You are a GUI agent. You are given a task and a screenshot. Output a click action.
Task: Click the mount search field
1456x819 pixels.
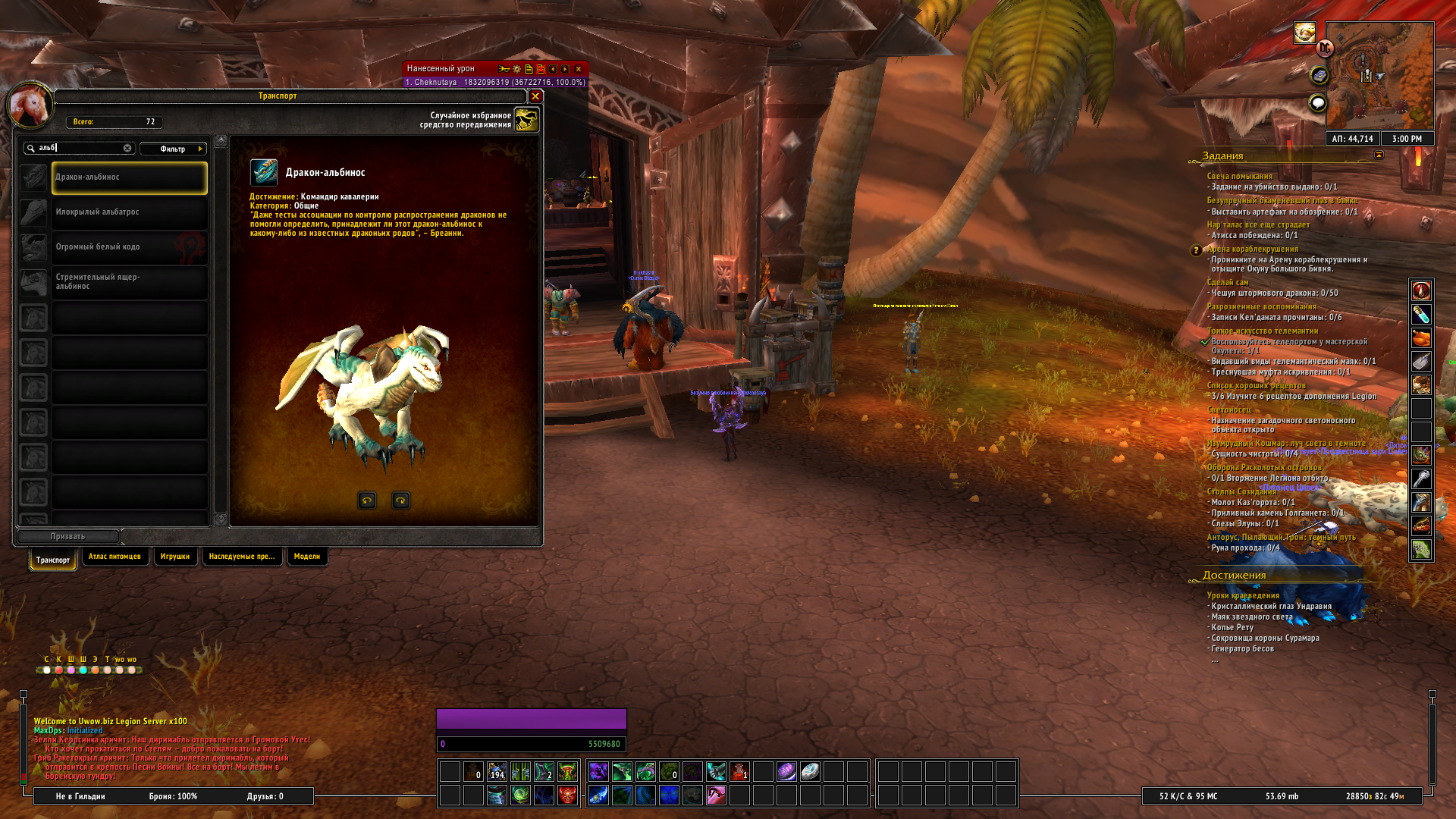(80, 149)
